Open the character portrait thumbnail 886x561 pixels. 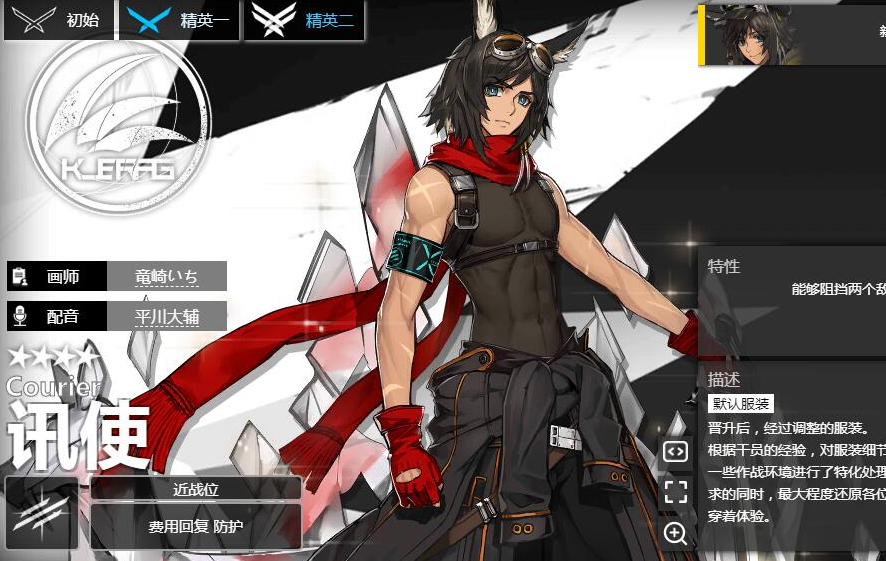point(752,34)
